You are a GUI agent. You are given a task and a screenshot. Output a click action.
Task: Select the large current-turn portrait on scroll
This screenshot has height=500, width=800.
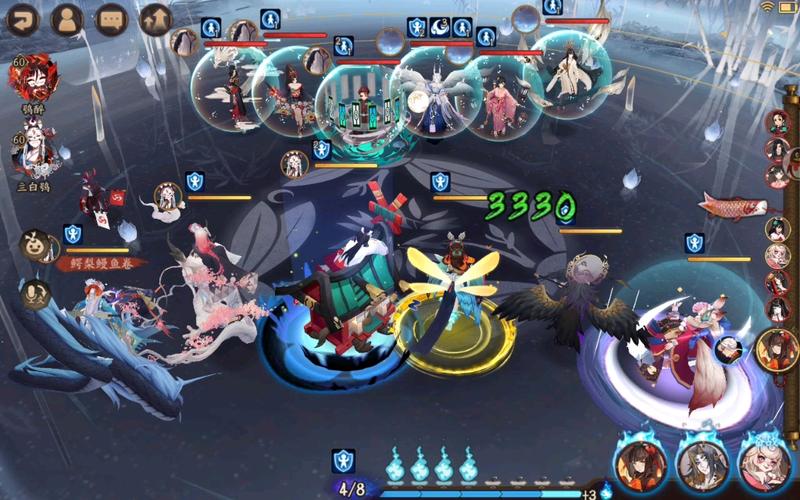point(776,348)
